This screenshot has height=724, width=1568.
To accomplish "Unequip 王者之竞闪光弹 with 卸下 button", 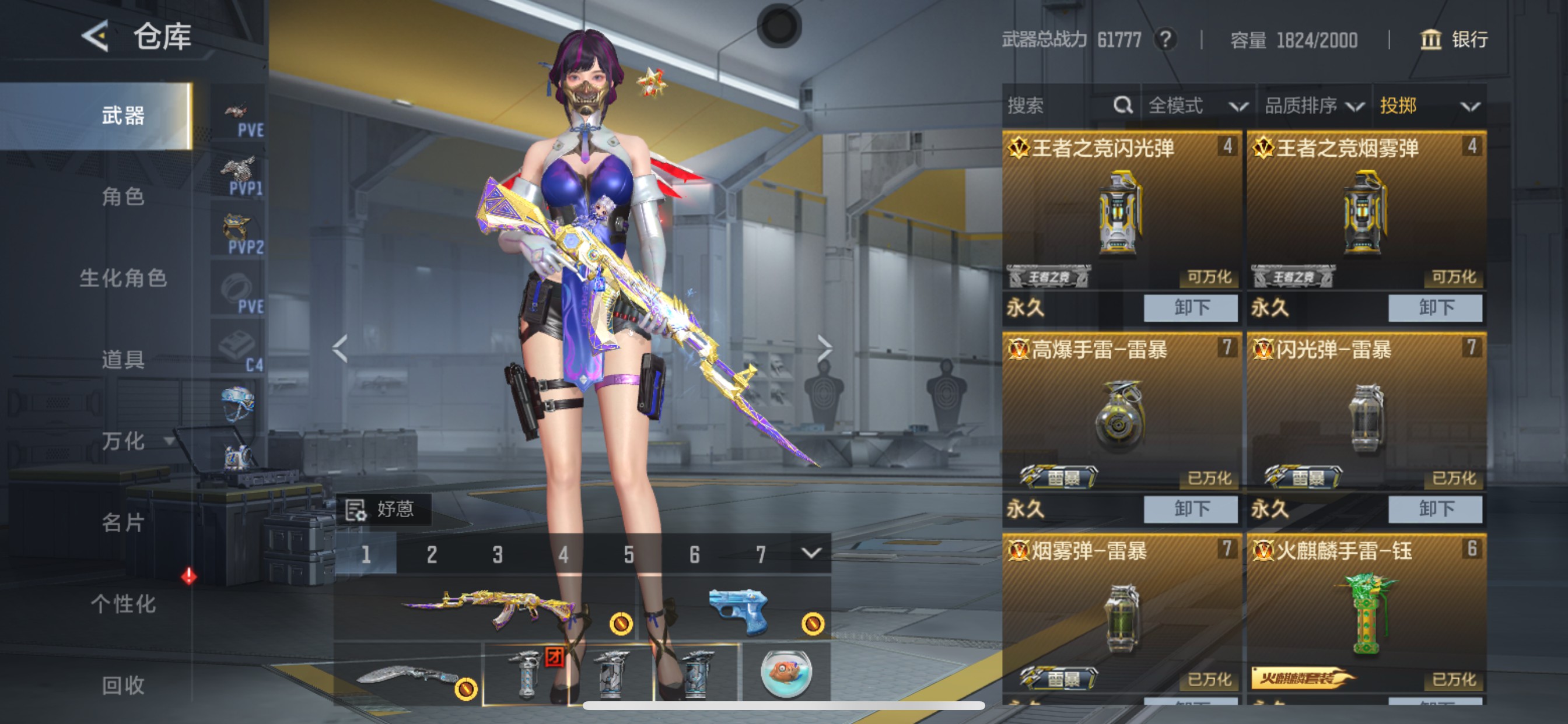I will (x=1190, y=308).
